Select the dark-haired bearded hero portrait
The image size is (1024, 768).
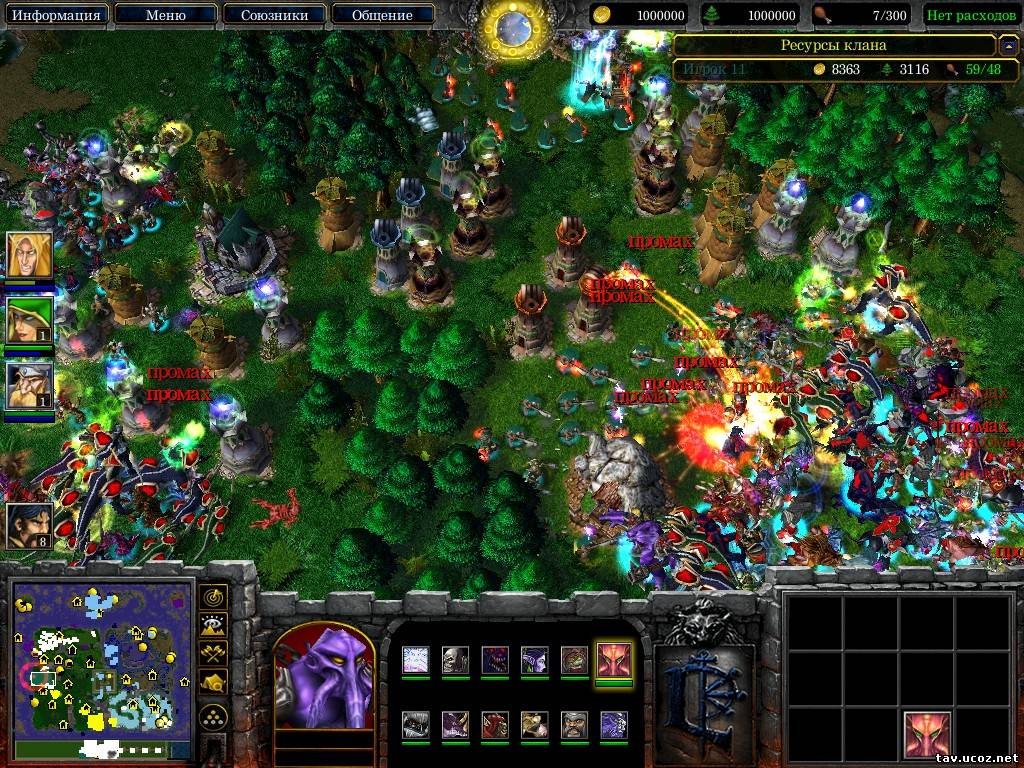[x=29, y=525]
